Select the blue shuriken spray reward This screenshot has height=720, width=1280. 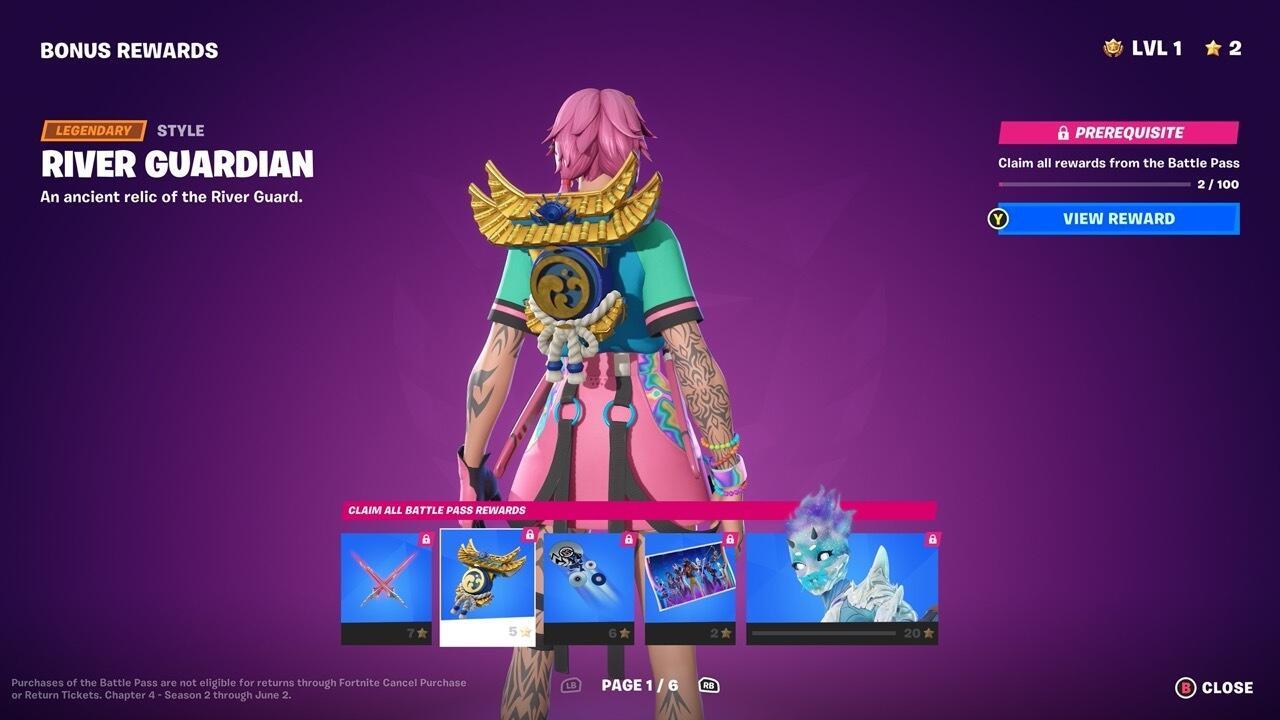click(x=590, y=580)
